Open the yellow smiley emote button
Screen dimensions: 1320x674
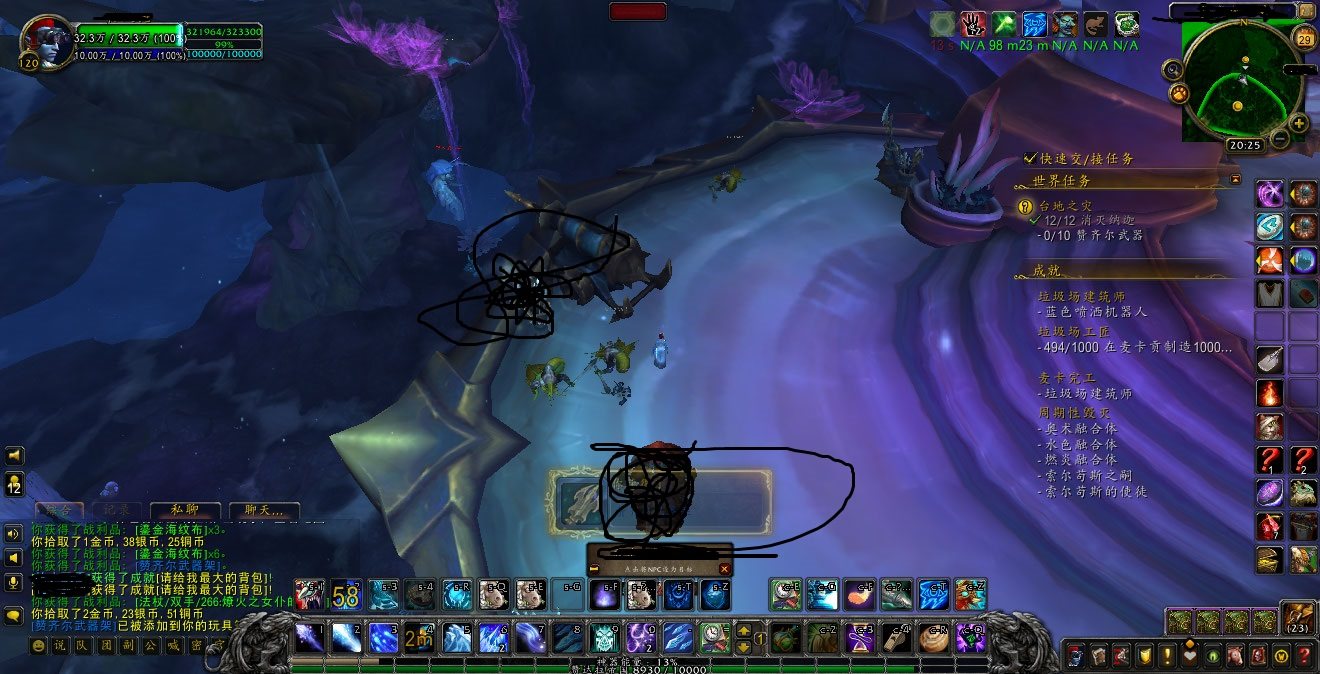[x=39, y=646]
